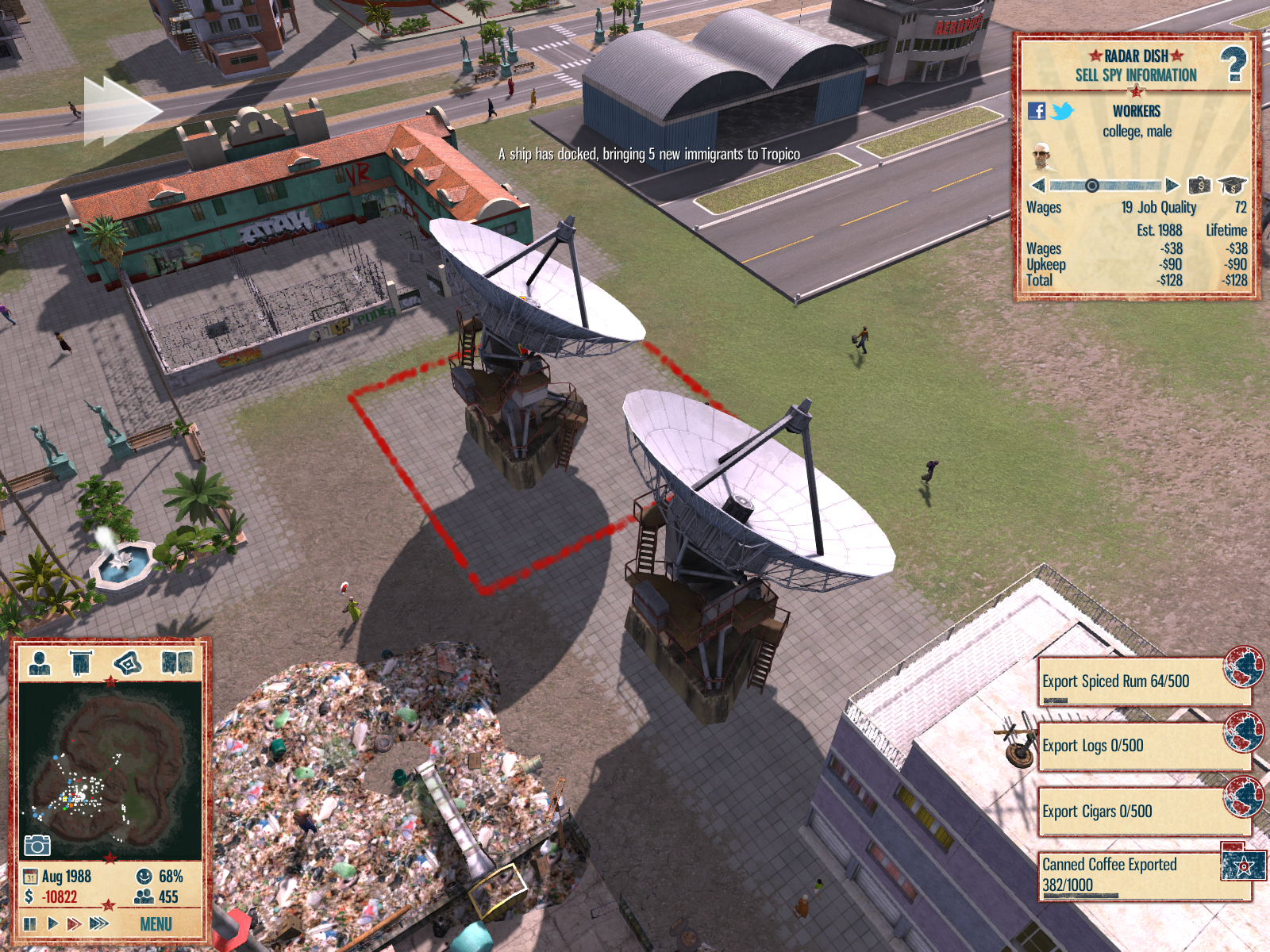Open the island overlays map icon

(128, 662)
